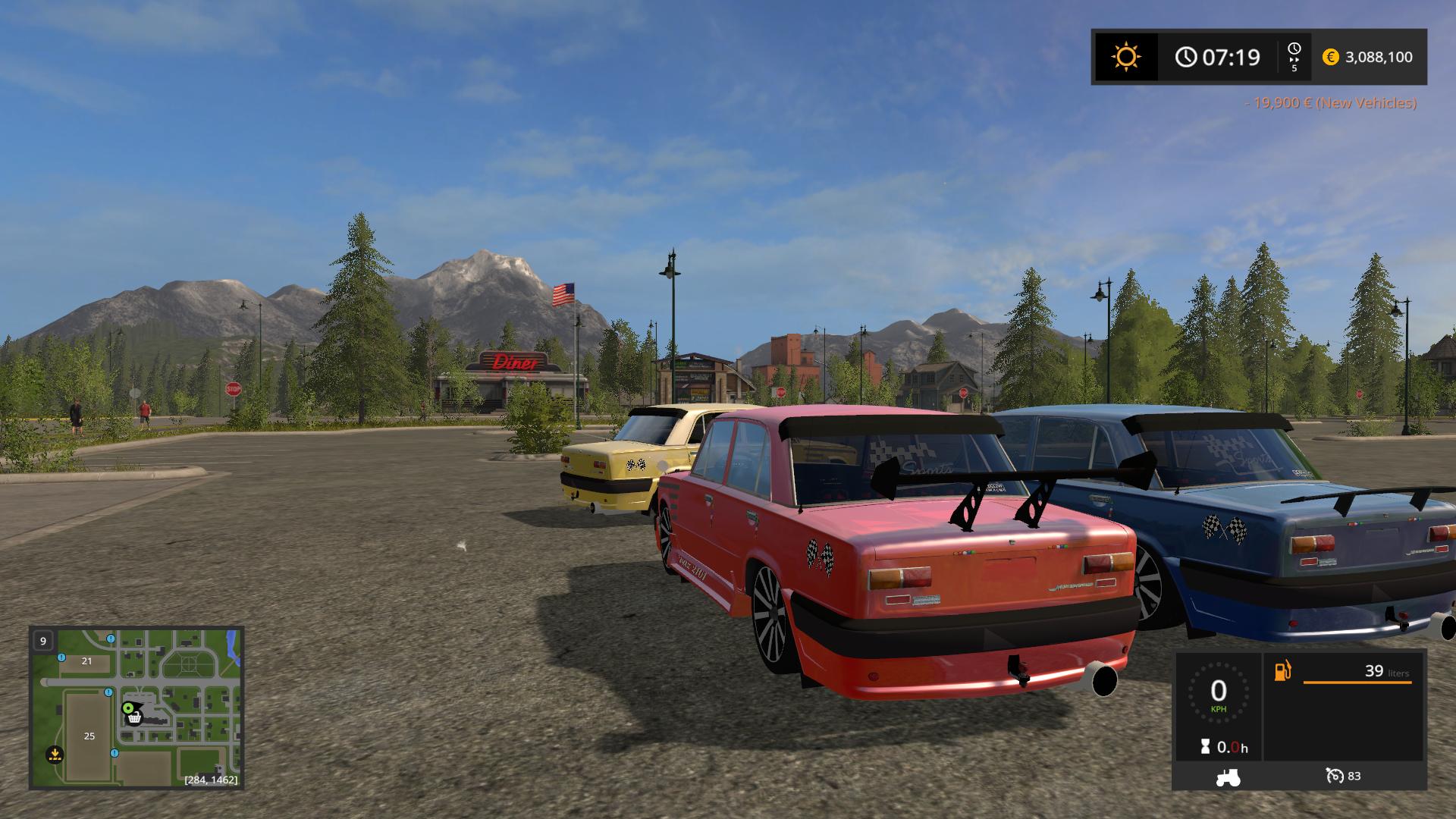Click the euro coin money icon
This screenshot has width=1456, height=819.
(x=1330, y=57)
